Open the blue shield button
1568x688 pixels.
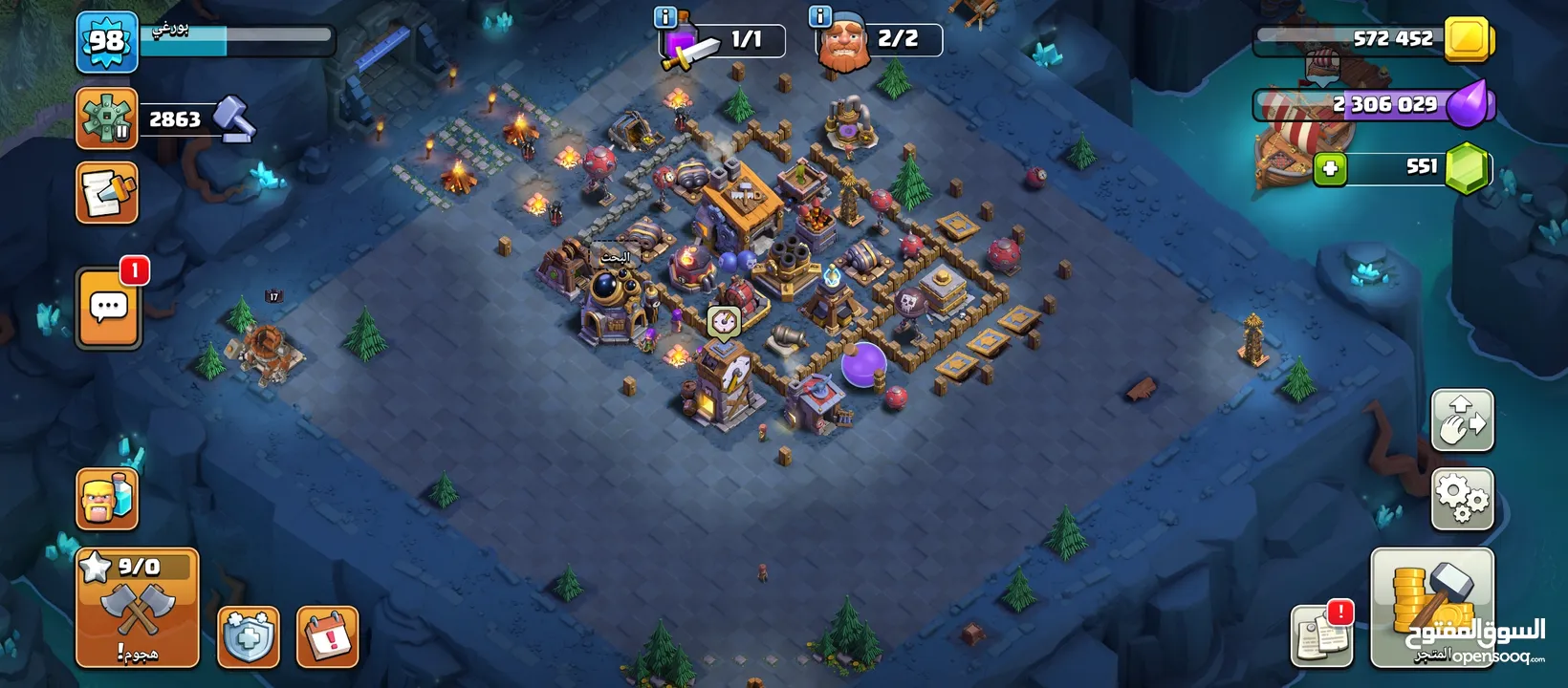pyautogui.click(x=249, y=635)
